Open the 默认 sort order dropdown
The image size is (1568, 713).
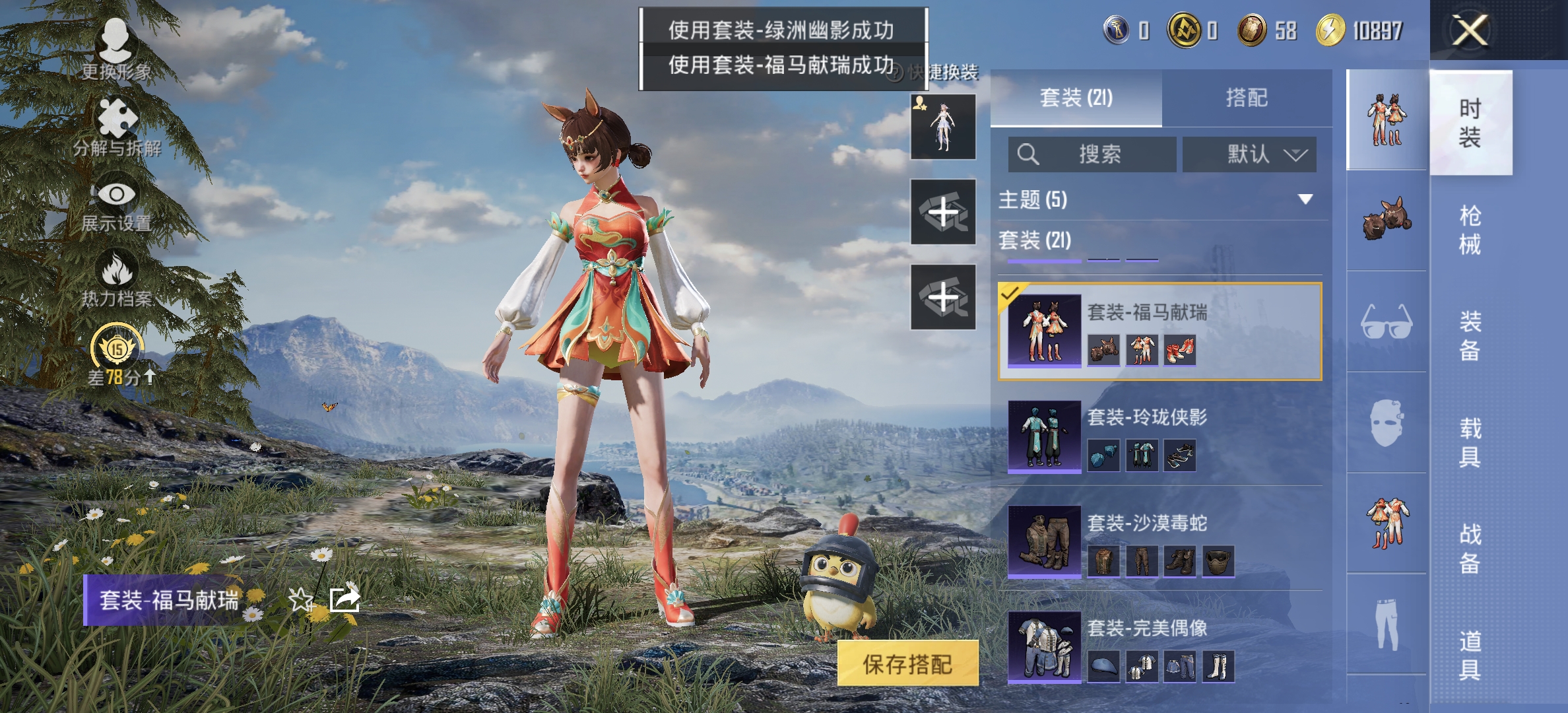[x=1247, y=154]
